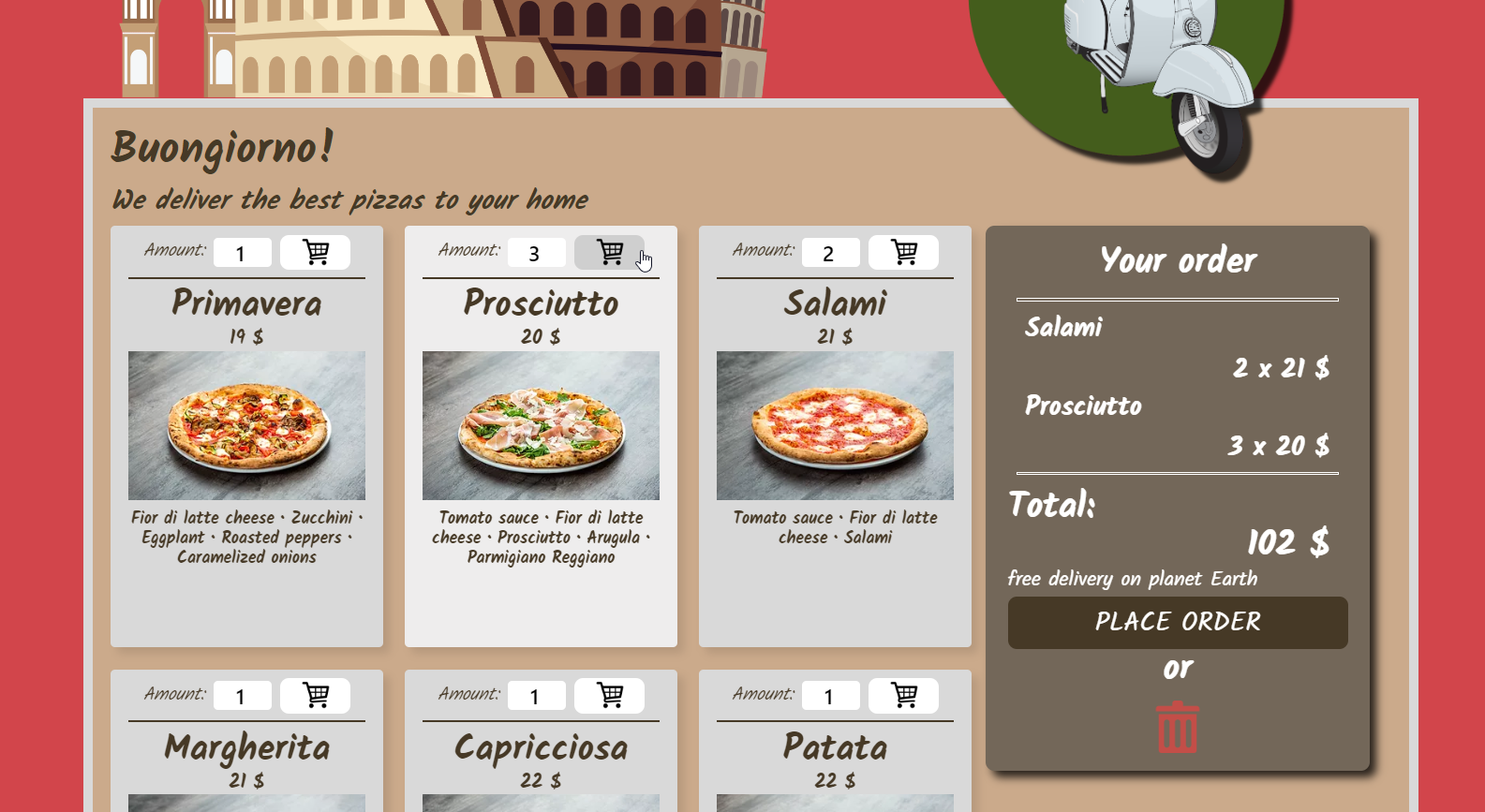Click the cart icon for Capricciosa pizza
The height and width of the screenshot is (812, 1485).
609,695
